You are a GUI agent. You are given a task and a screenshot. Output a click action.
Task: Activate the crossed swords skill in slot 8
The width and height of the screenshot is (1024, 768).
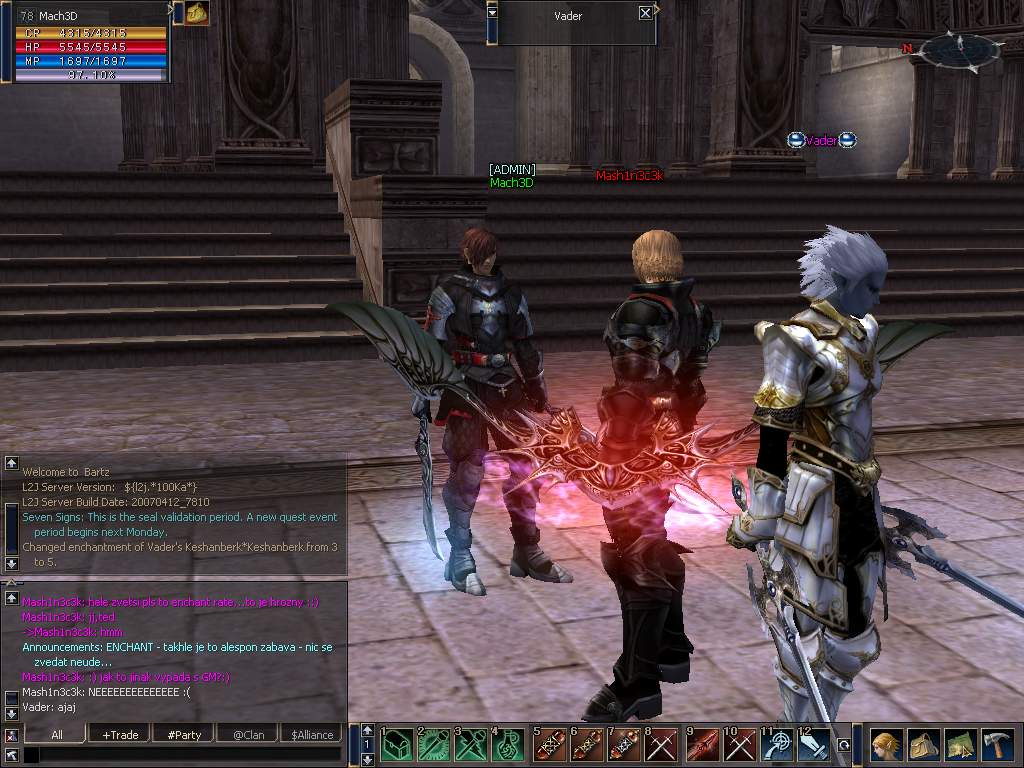click(662, 745)
